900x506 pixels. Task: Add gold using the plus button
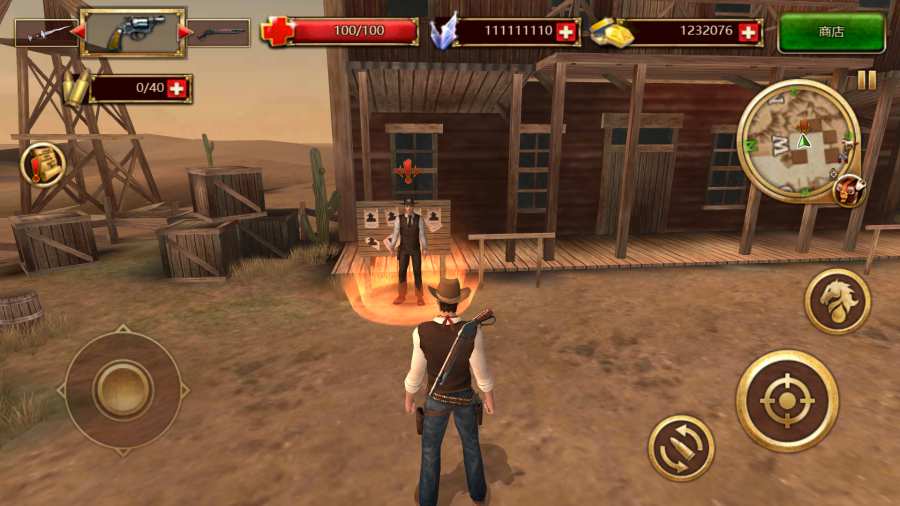(749, 32)
